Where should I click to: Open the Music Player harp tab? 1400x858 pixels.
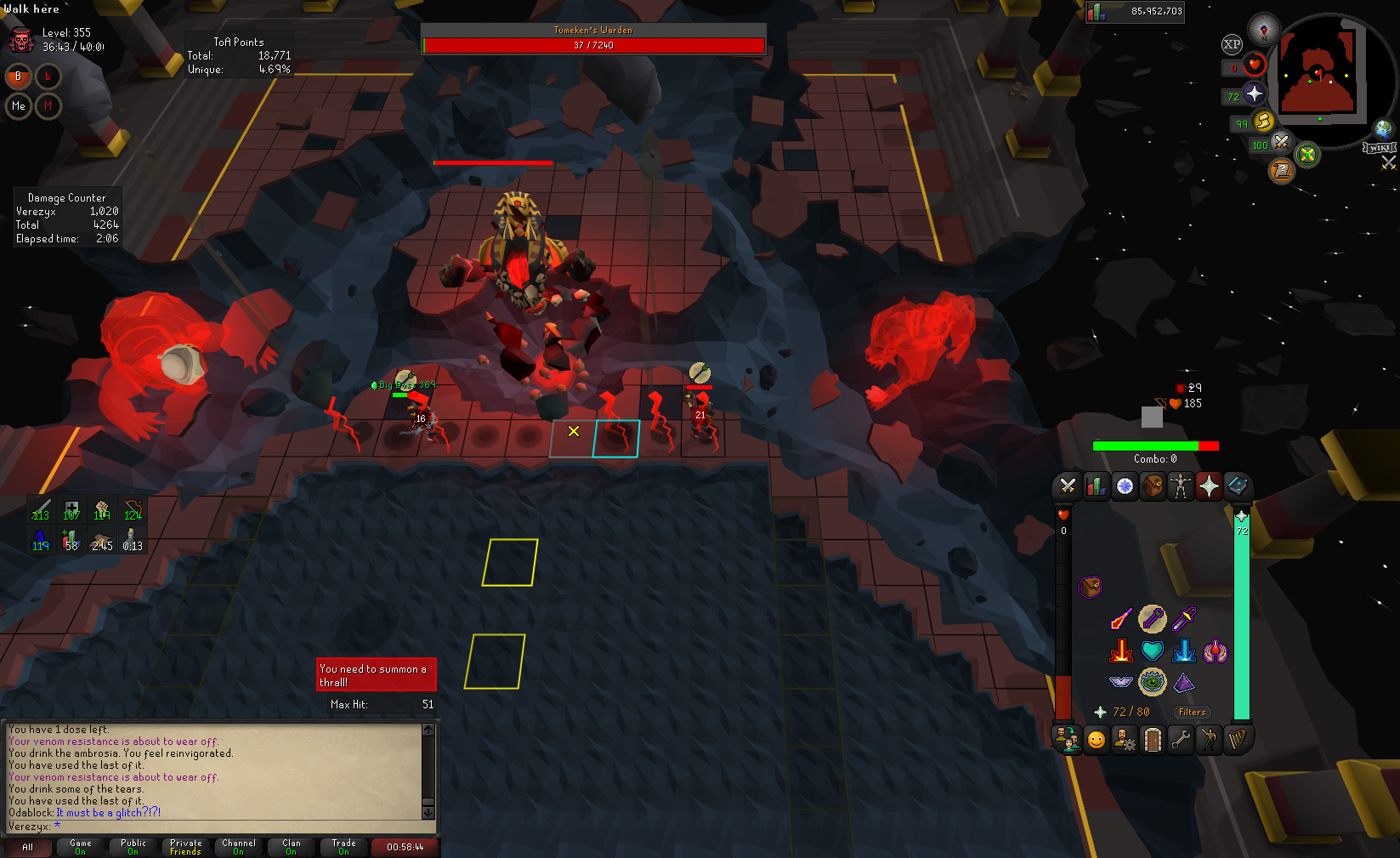tap(1237, 740)
